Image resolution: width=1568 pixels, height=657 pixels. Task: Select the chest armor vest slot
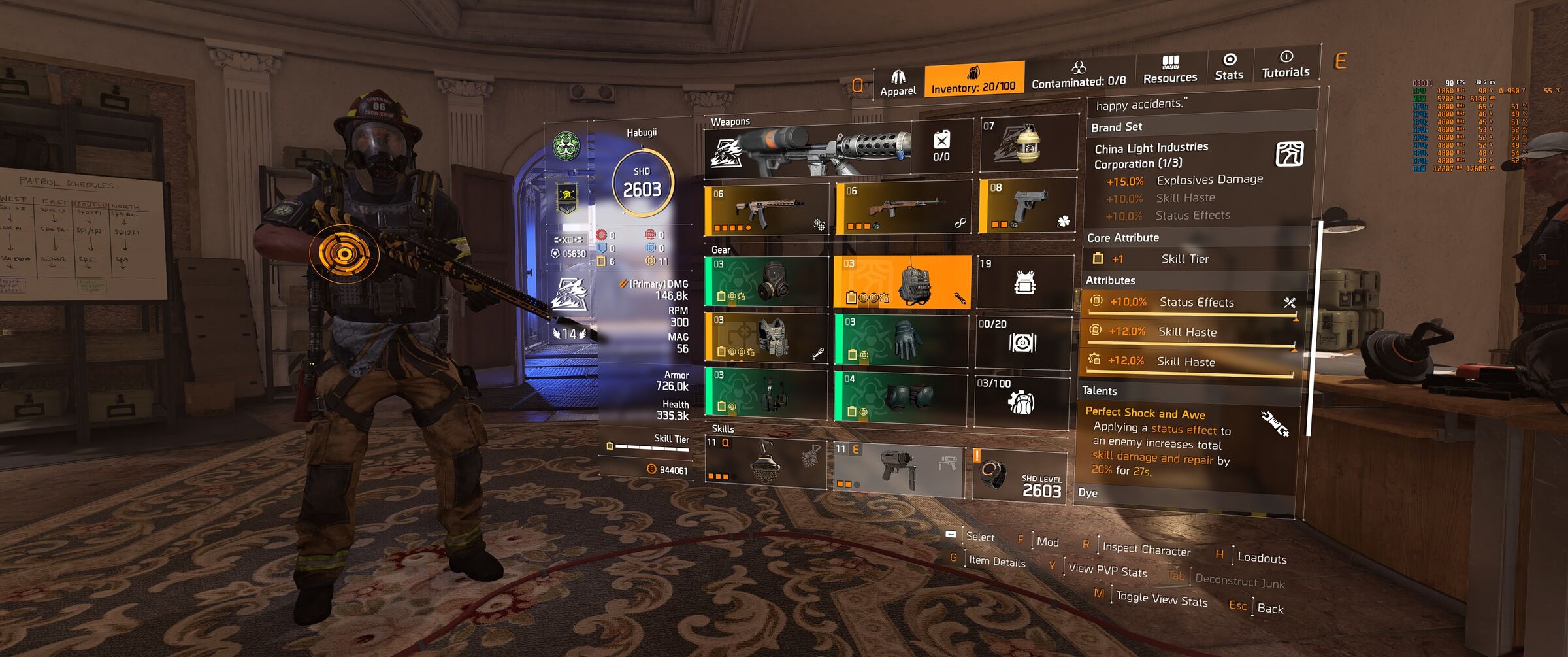point(766,337)
